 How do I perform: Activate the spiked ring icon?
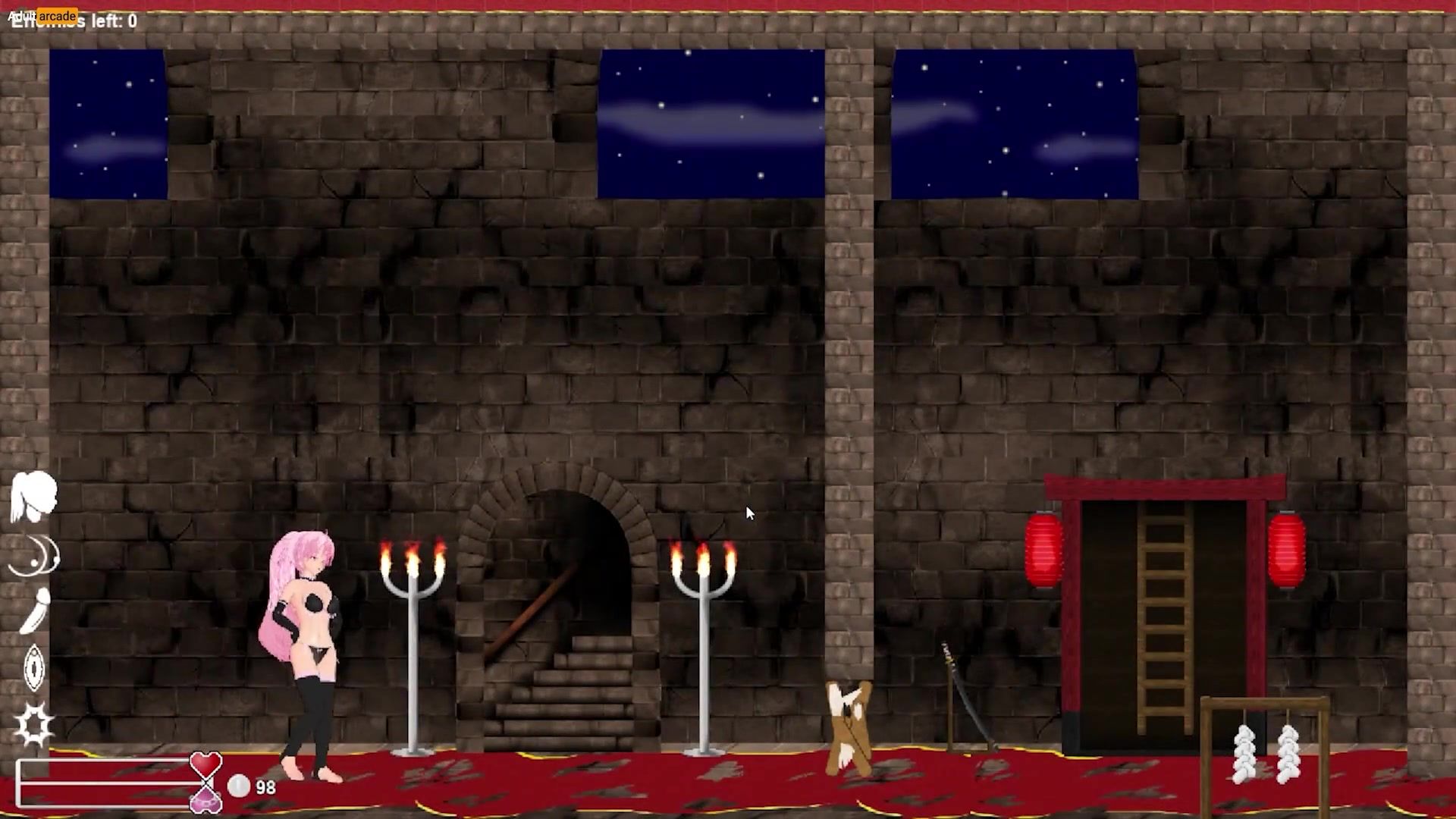(35, 724)
